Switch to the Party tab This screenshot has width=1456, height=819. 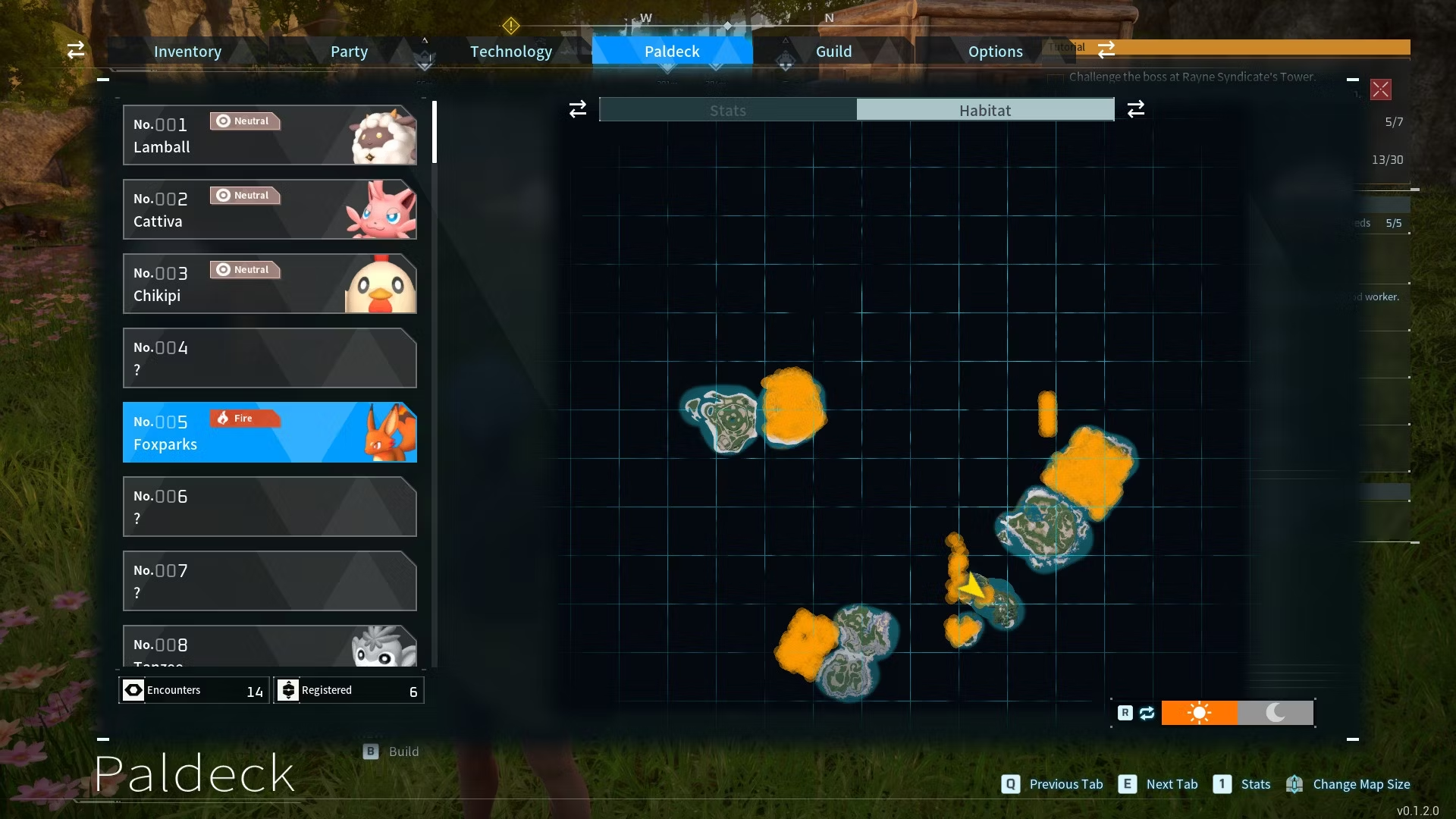[349, 52]
